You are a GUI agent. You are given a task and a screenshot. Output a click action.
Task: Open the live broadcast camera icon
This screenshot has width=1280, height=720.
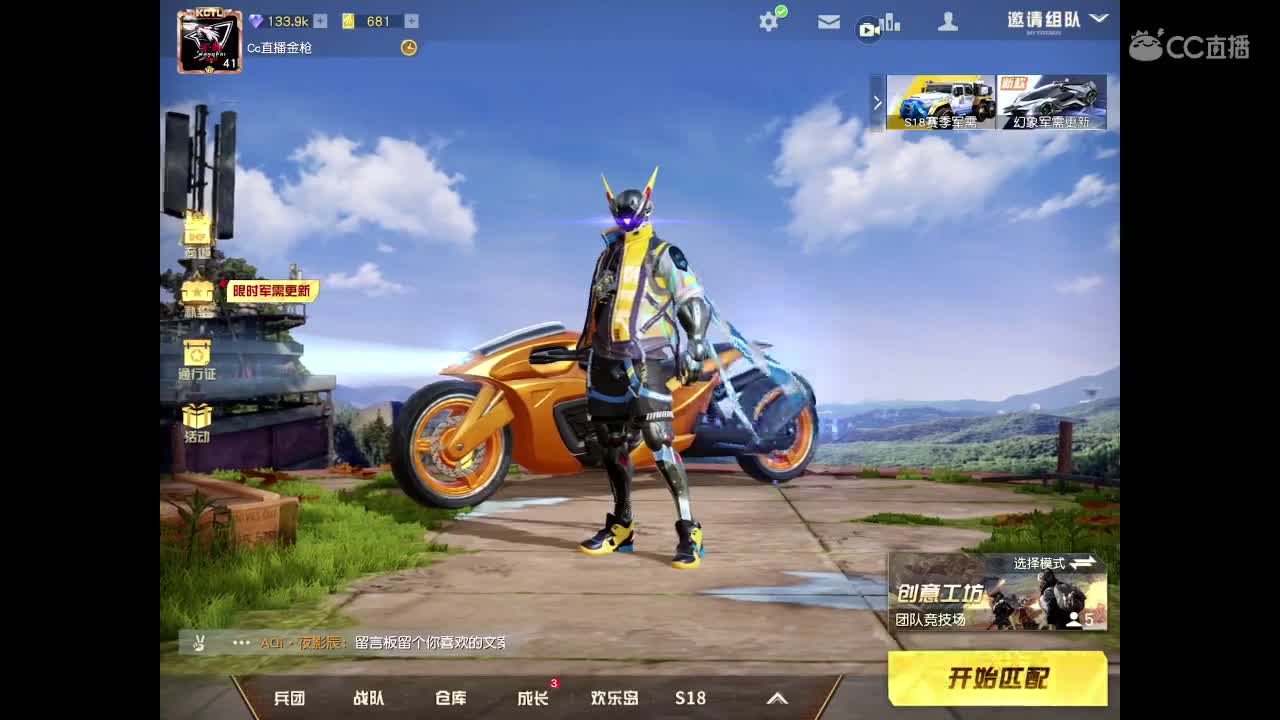coord(869,29)
